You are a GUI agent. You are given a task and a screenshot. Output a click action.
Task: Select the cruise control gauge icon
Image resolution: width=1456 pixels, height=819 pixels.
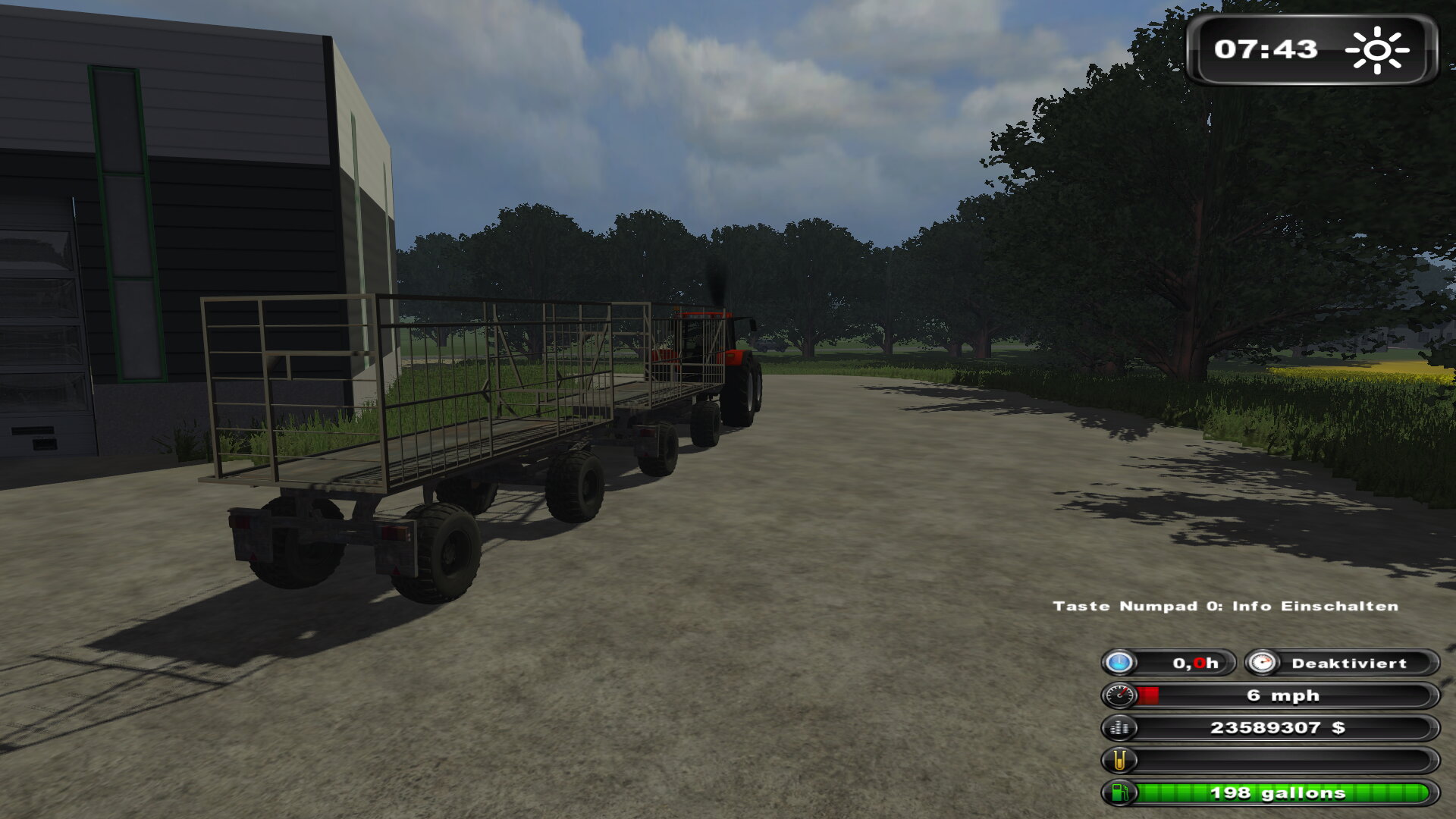[x=1262, y=663]
